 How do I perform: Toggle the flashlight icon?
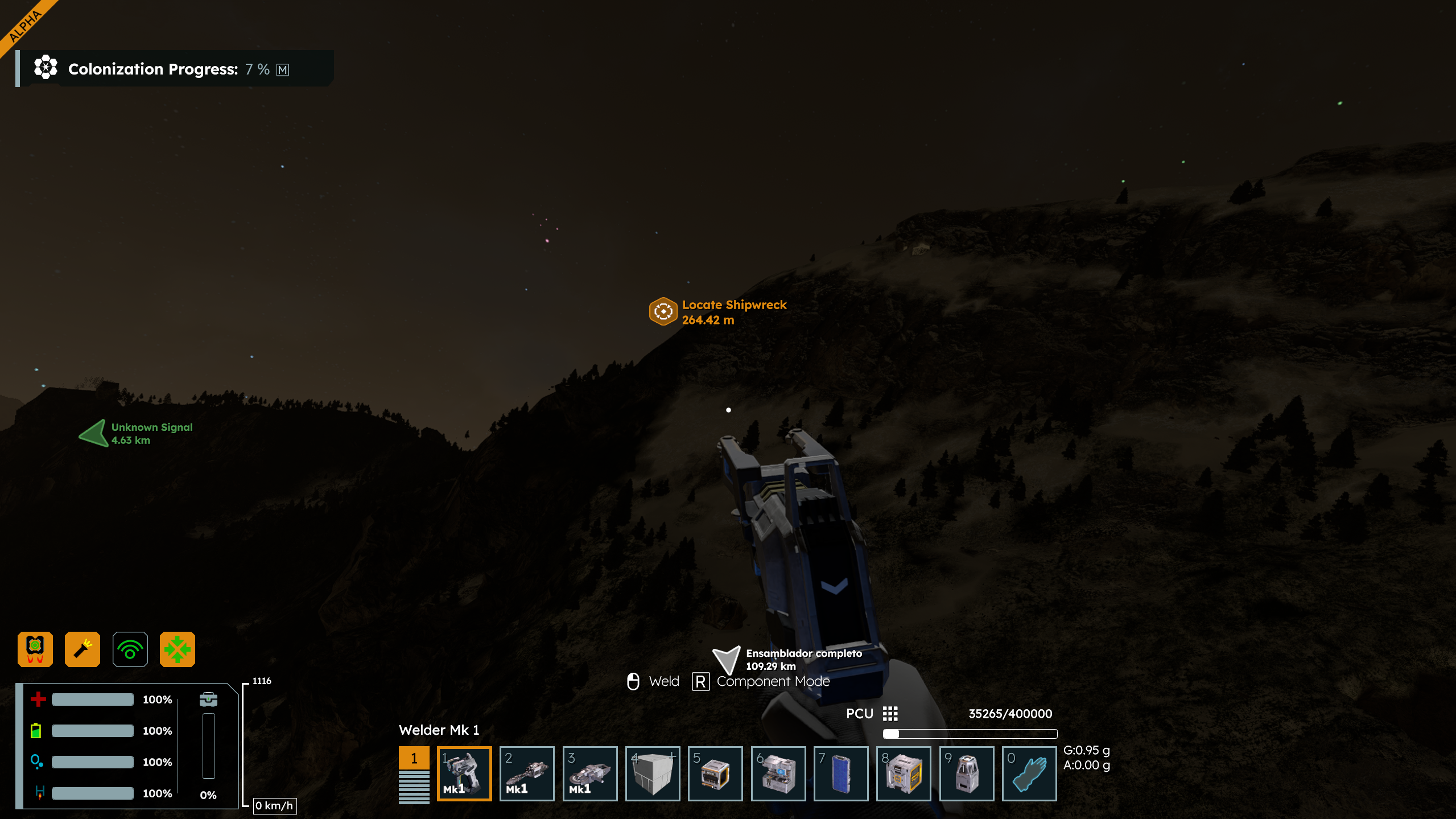point(83,649)
